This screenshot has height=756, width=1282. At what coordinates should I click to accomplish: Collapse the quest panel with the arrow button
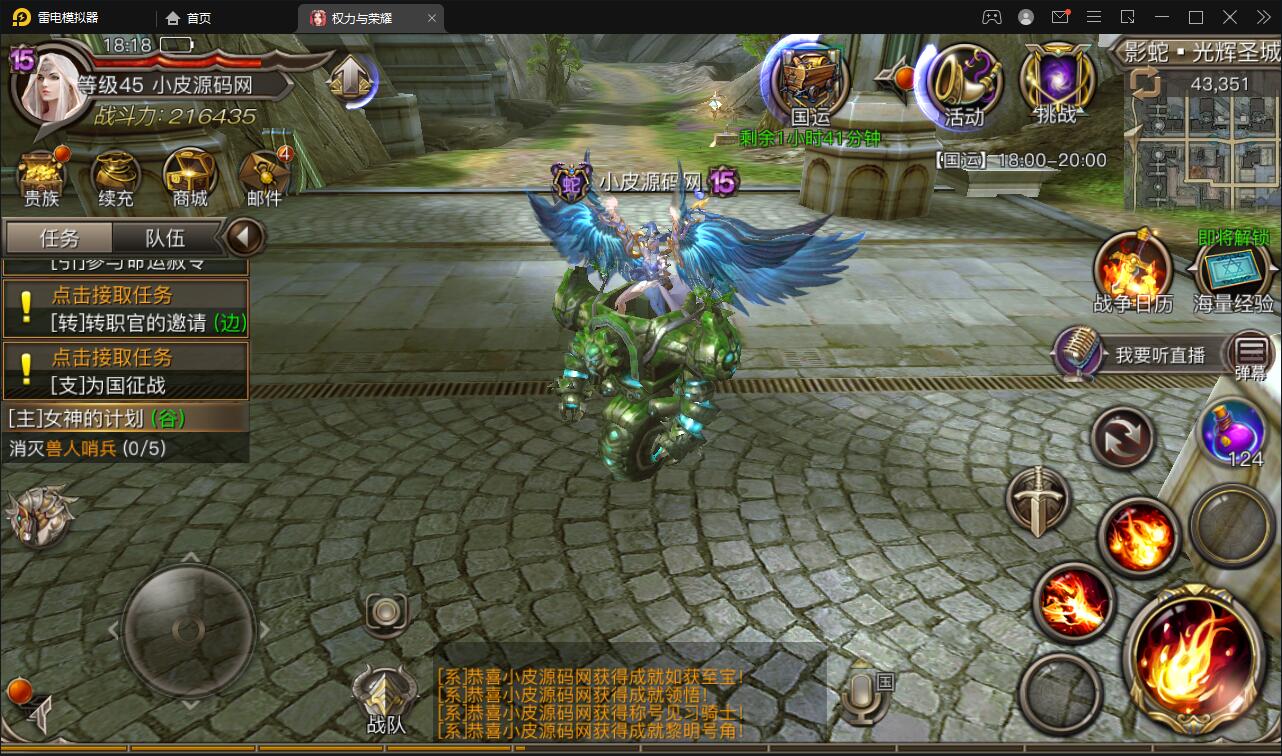pyautogui.click(x=244, y=238)
